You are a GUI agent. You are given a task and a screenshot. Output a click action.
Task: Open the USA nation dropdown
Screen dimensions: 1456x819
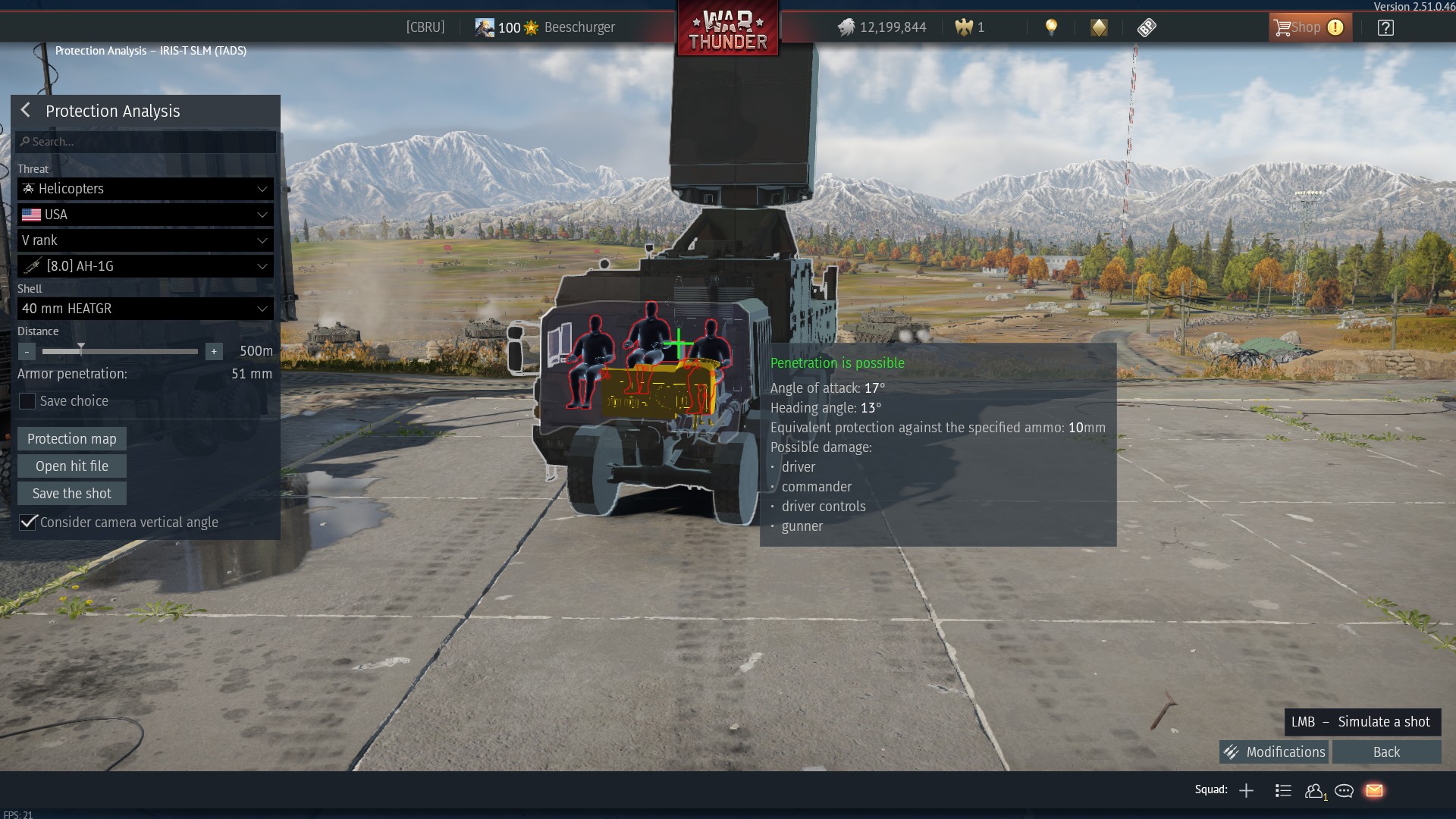point(145,215)
